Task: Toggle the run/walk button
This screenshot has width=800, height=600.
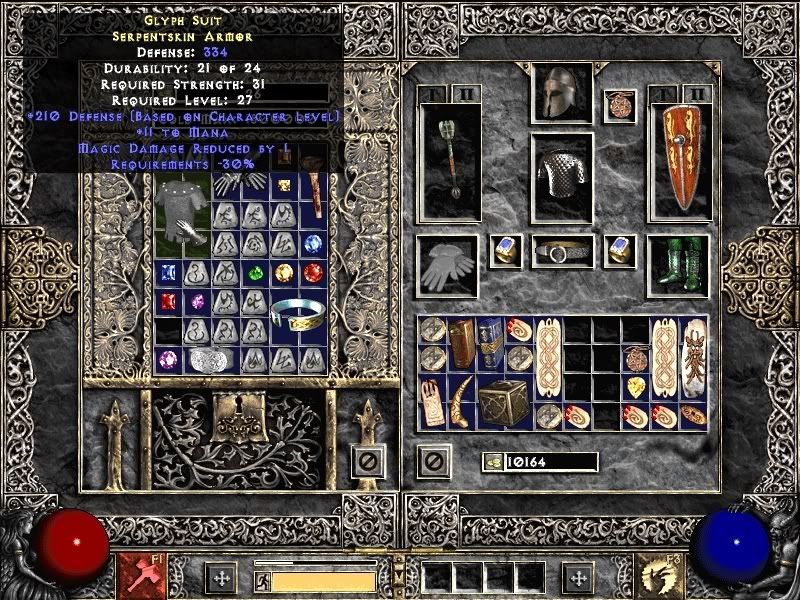Action: coord(262,578)
